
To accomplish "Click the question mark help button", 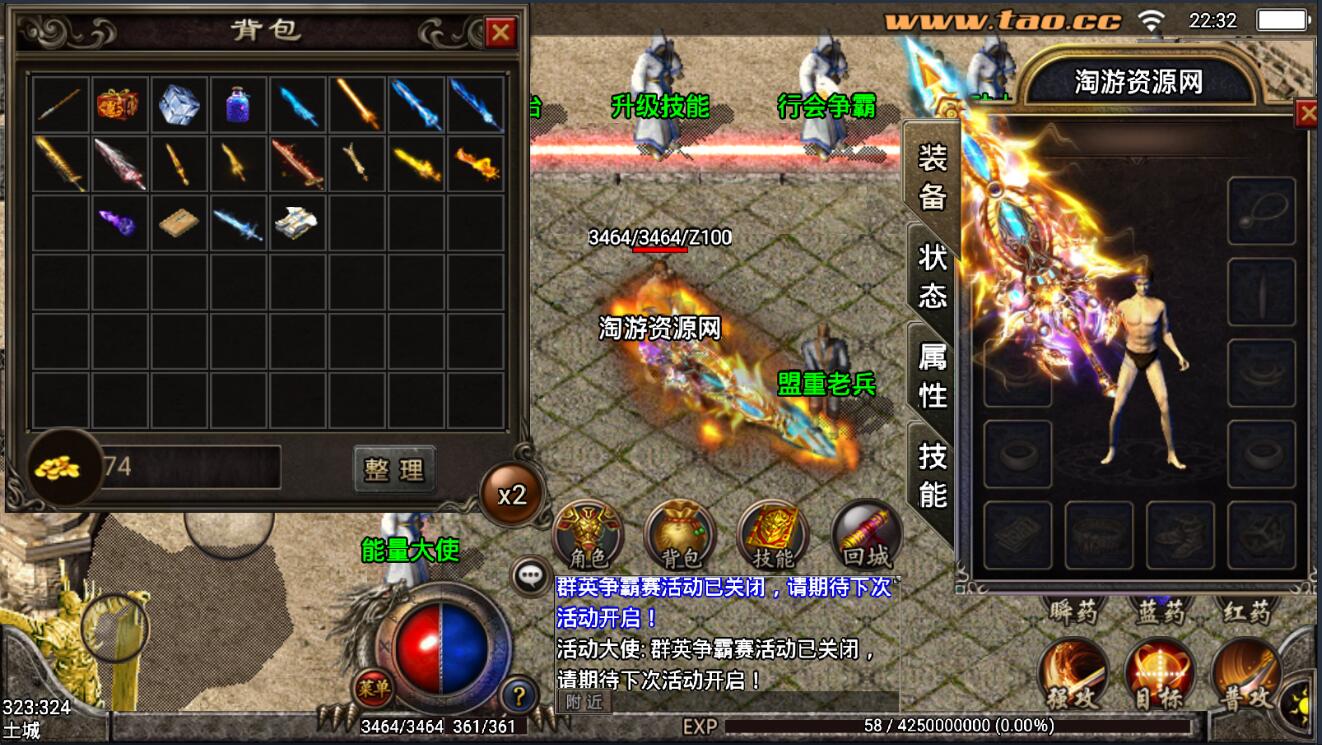I will pyautogui.click(x=519, y=694).
